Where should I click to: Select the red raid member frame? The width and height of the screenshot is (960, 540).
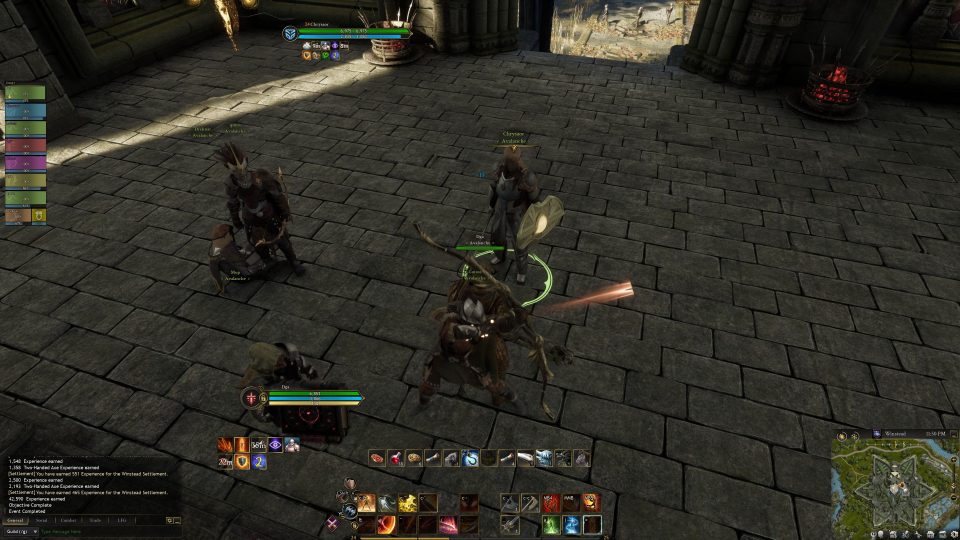tap(25, 145)
